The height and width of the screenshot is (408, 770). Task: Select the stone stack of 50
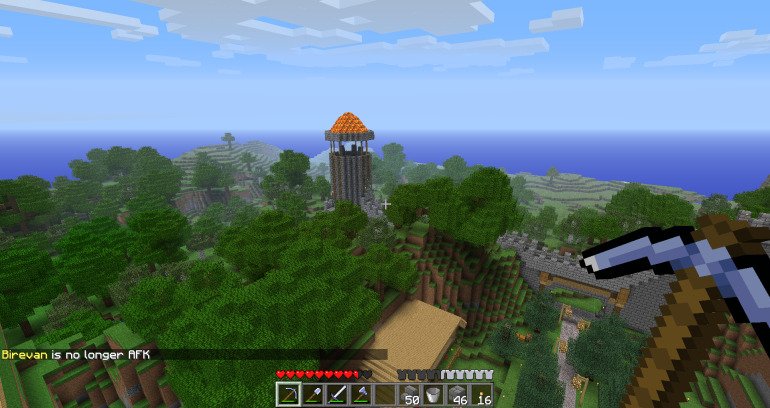tap(409, 395)
